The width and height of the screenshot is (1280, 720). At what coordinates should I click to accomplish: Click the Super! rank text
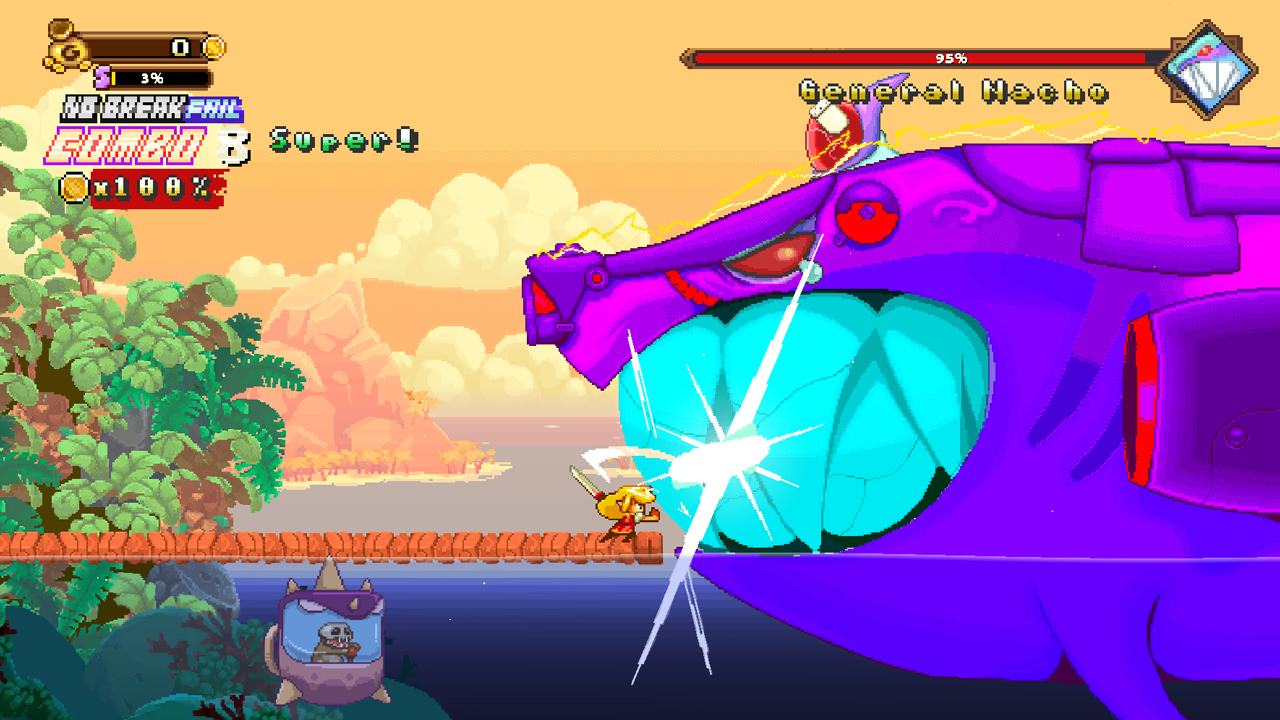coord(340,141)
